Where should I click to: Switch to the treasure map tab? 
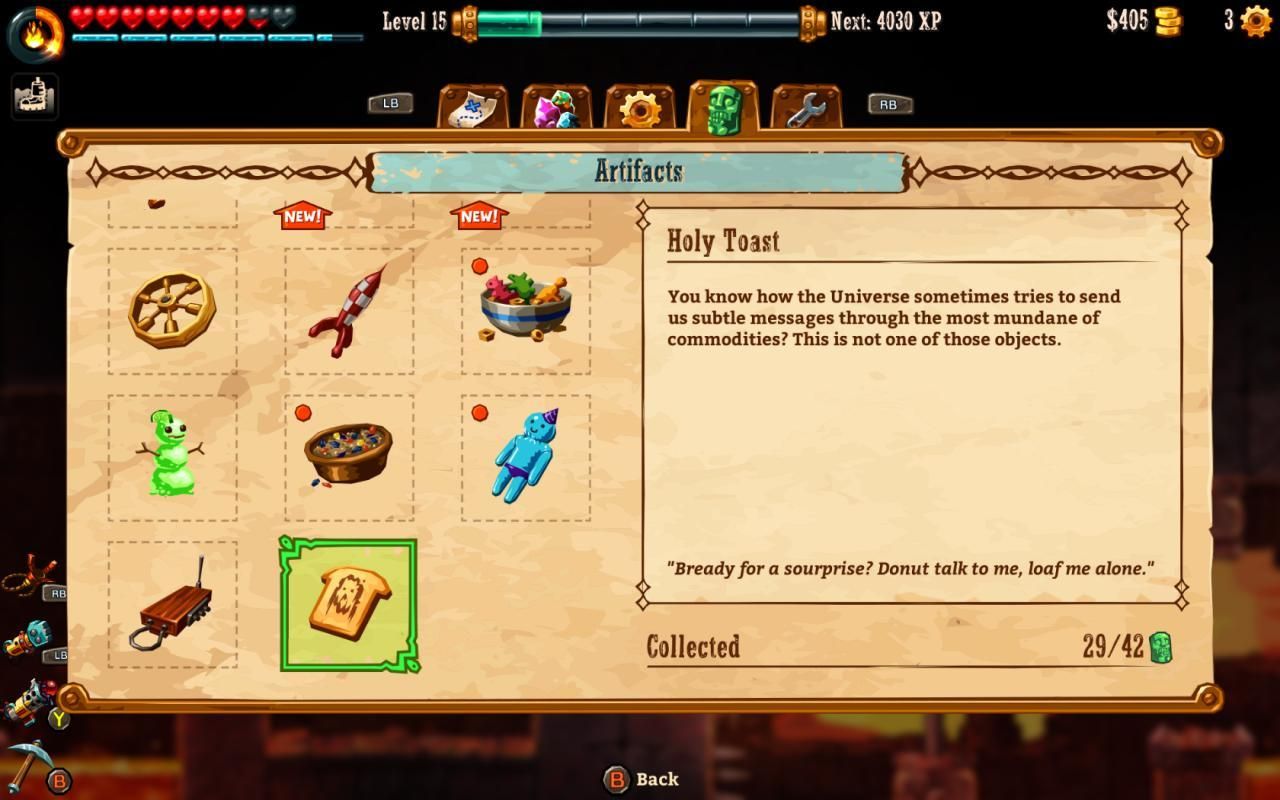tap(473, 108)
